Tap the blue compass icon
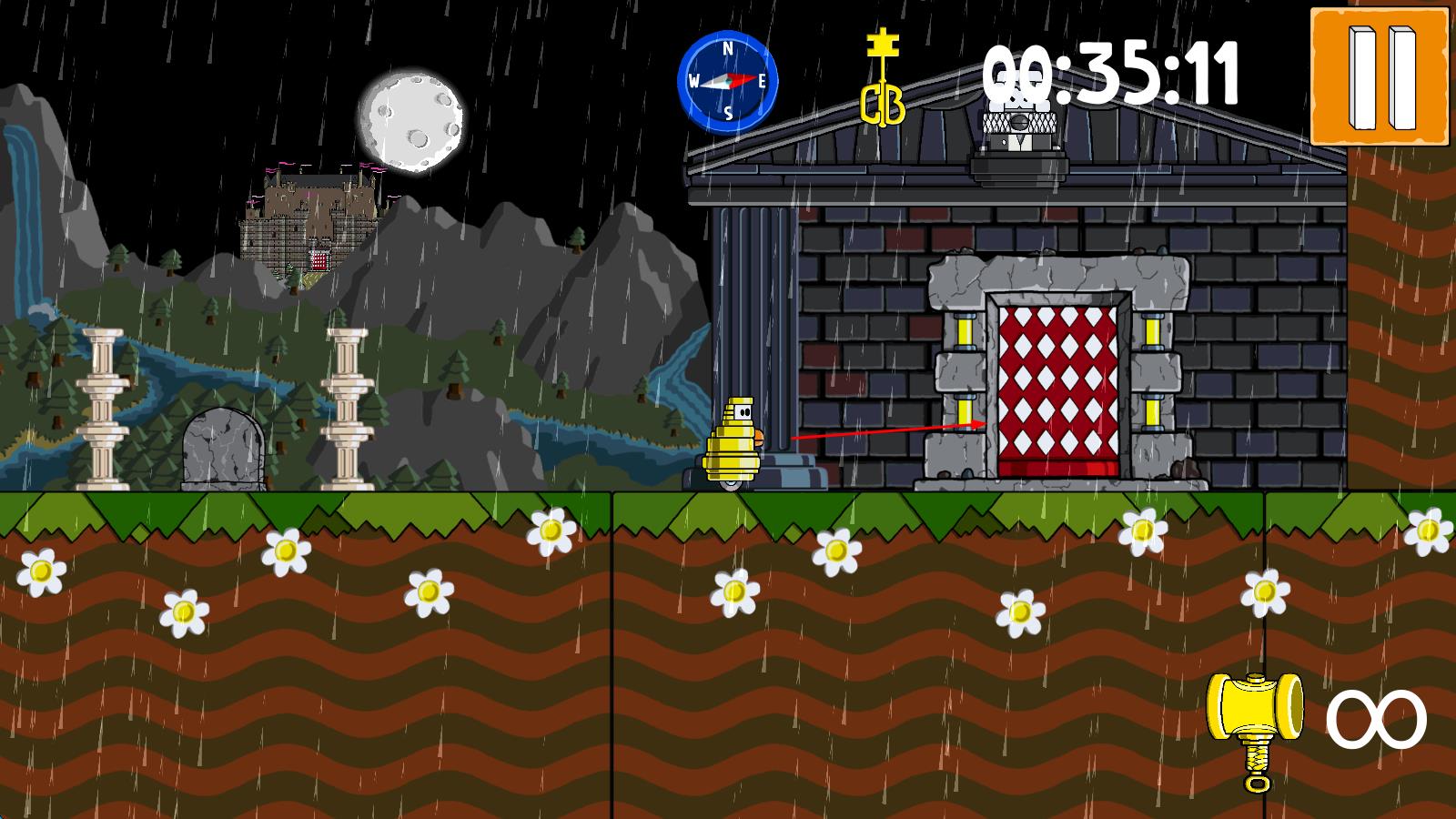 click(728, 82)
